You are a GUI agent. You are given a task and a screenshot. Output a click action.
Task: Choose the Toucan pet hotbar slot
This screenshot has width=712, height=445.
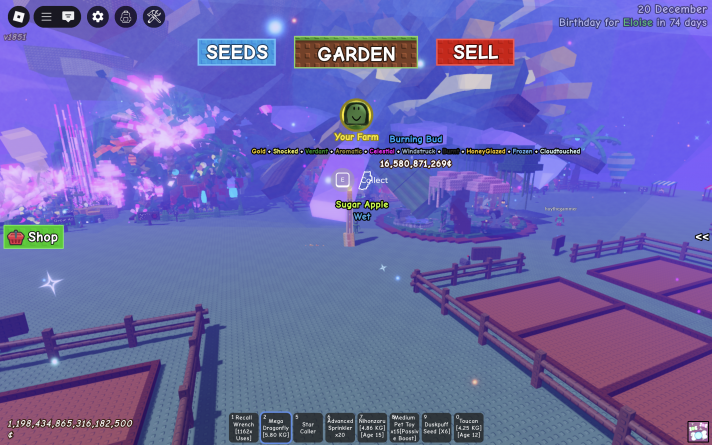468,427
